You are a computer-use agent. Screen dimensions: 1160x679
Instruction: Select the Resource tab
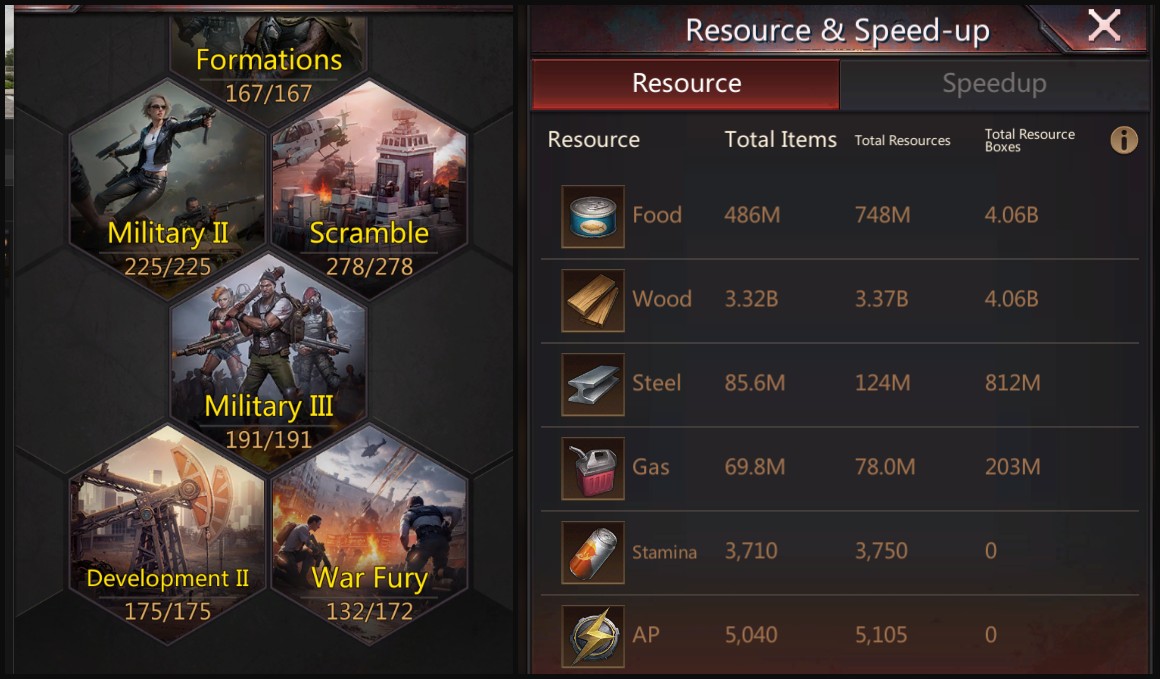point(686,84)
